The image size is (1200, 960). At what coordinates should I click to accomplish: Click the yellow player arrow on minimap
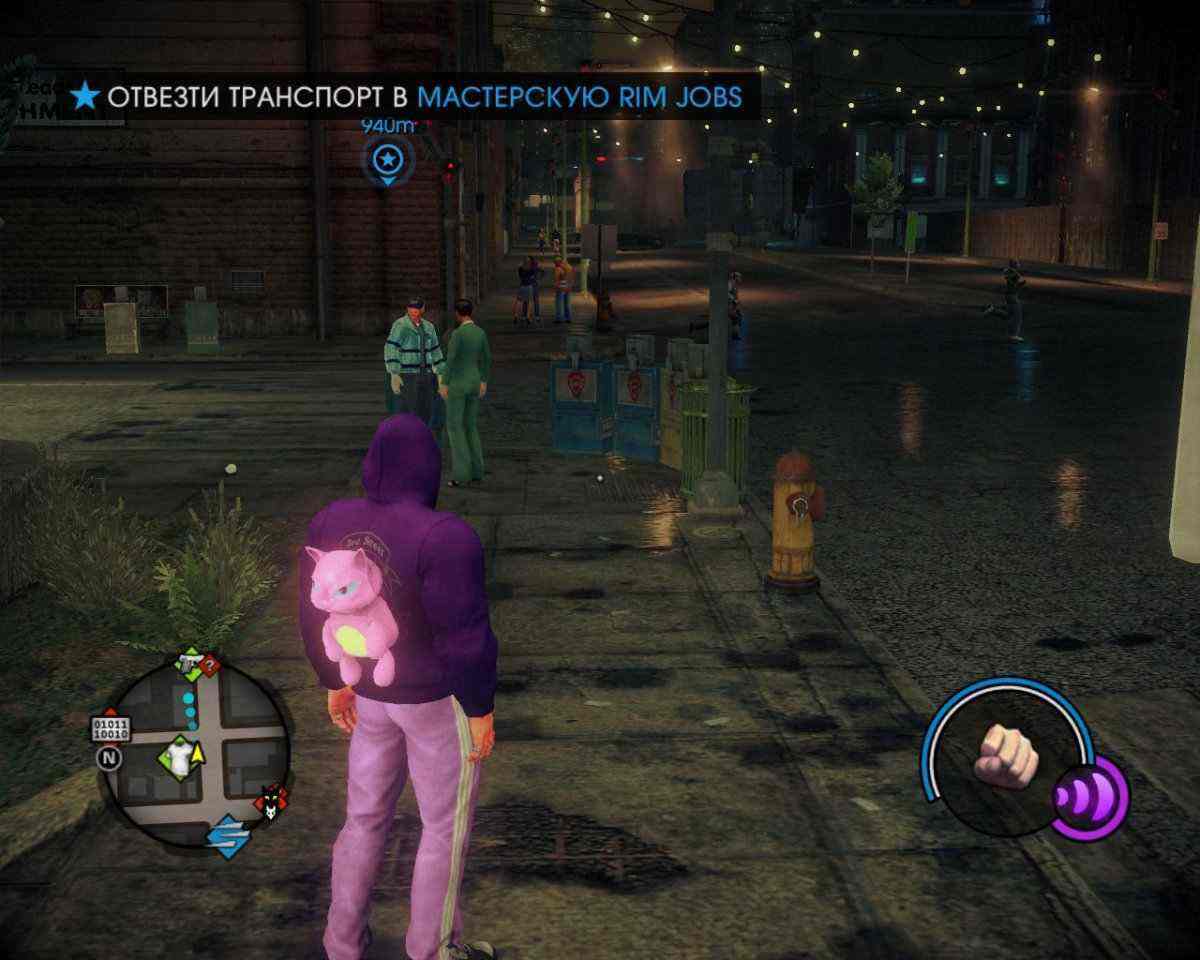click(197, 752)
